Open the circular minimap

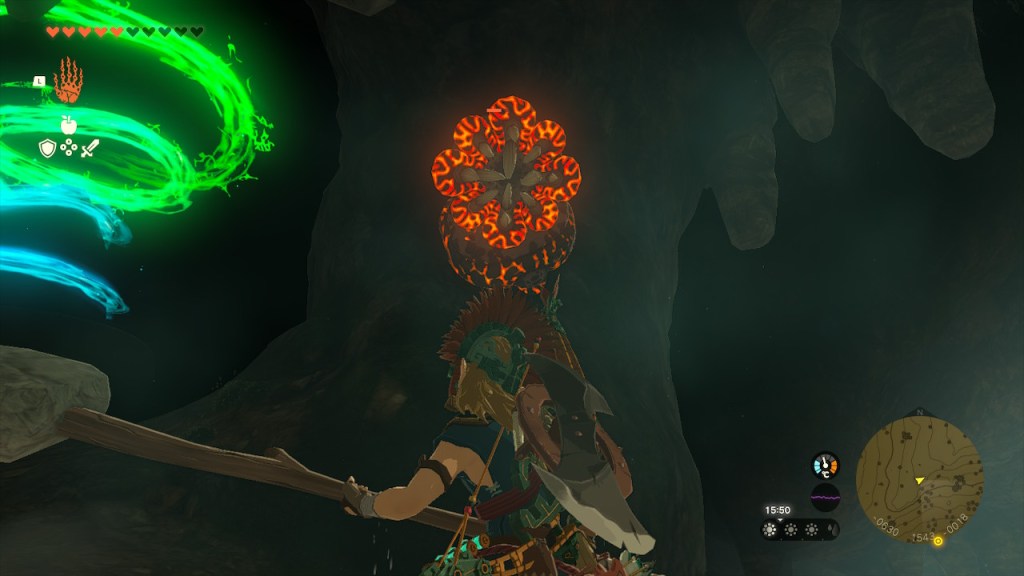919,479
